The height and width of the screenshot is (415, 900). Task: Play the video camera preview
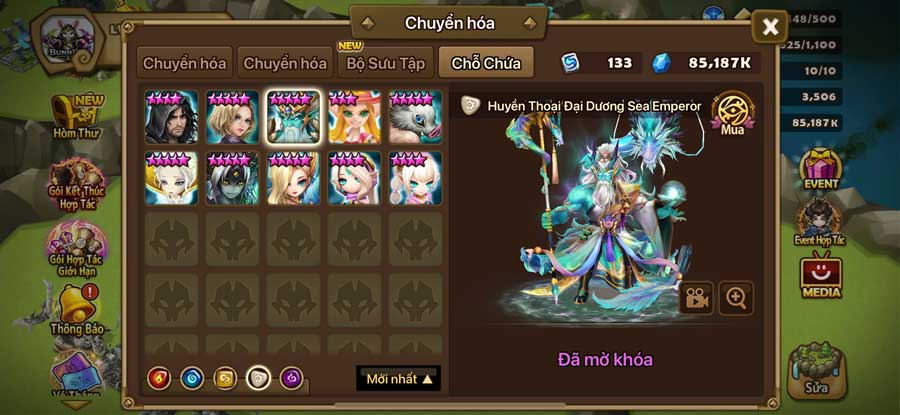(x=696, y=298)
